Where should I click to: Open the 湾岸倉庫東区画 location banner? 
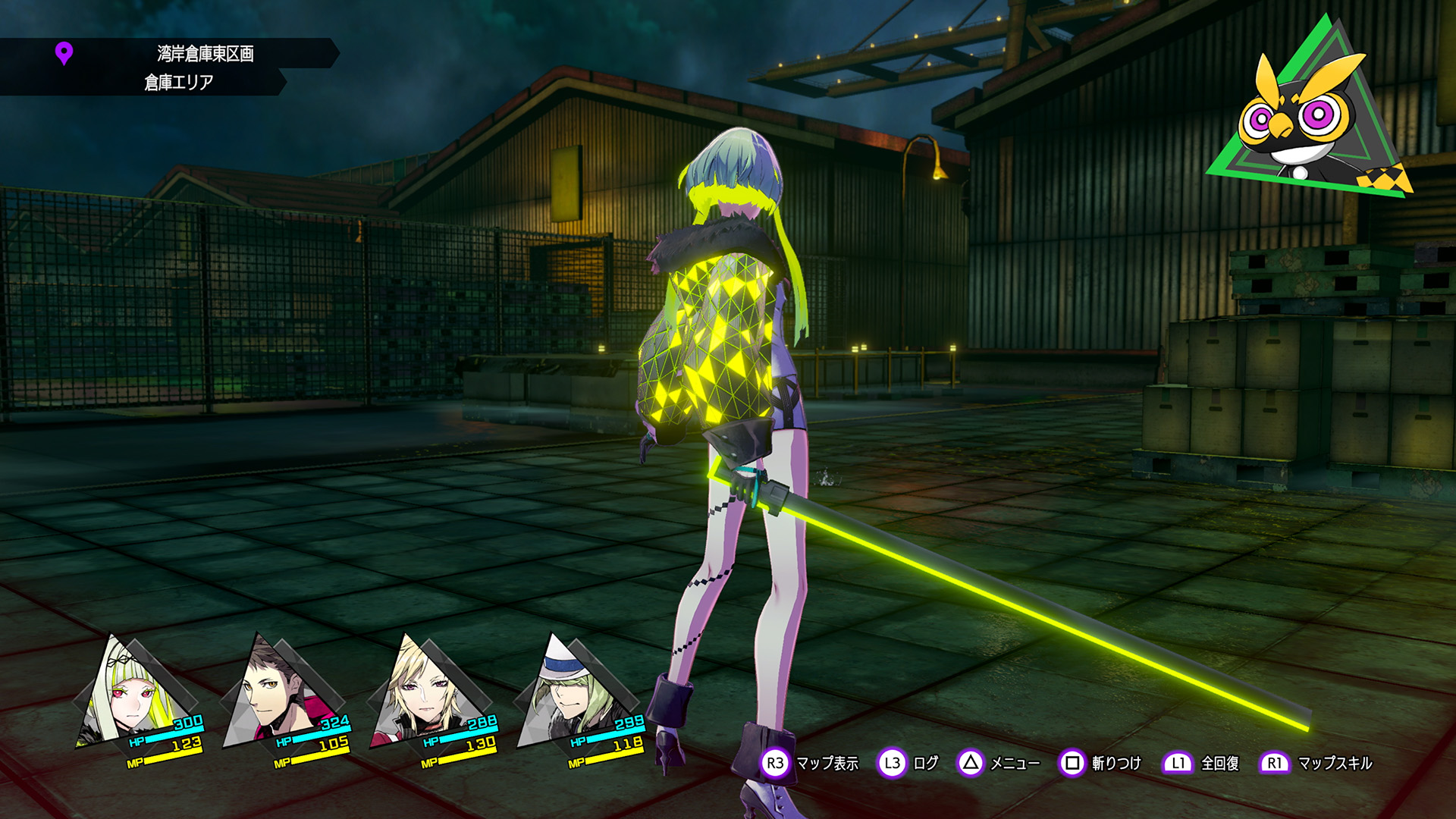(x=205, y=54)
